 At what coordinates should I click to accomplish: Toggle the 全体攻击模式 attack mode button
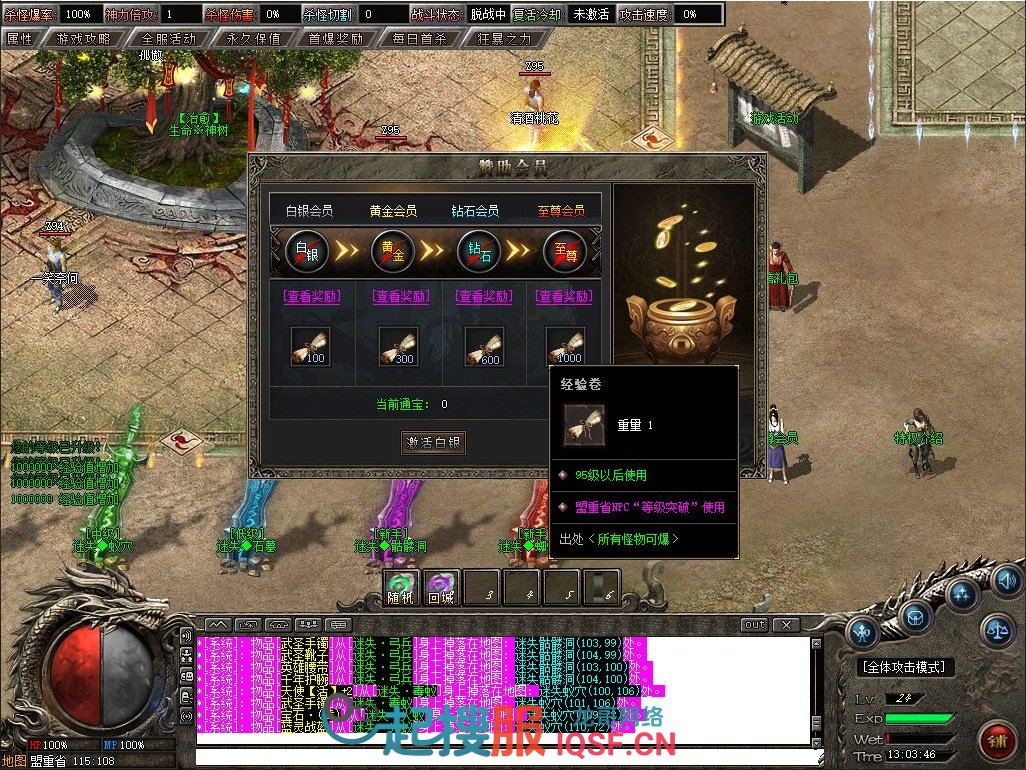(904, 667)
